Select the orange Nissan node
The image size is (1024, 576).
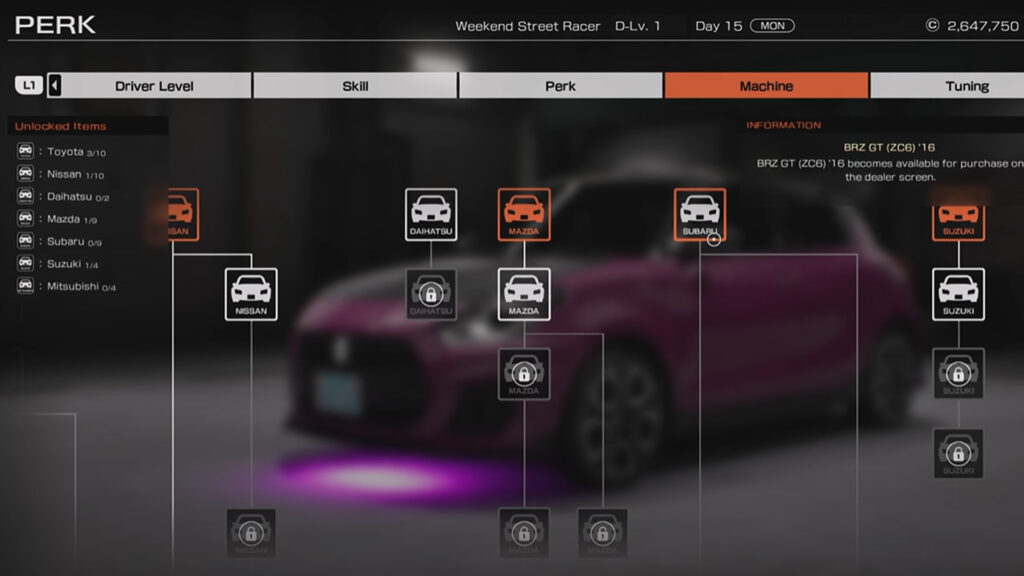pyautogui.click(x=181, y=214)
